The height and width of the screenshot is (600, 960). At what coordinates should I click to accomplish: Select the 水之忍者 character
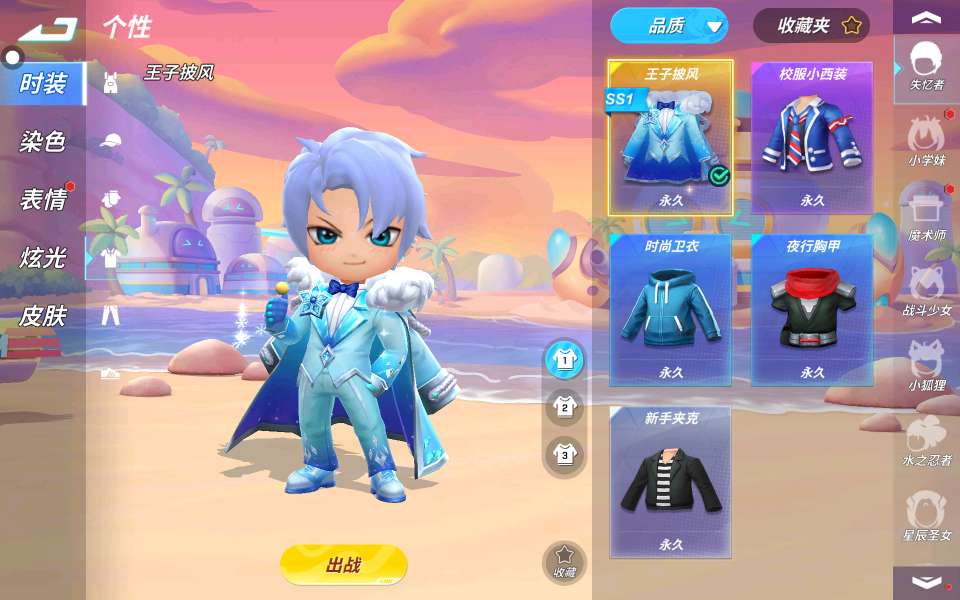927,439
